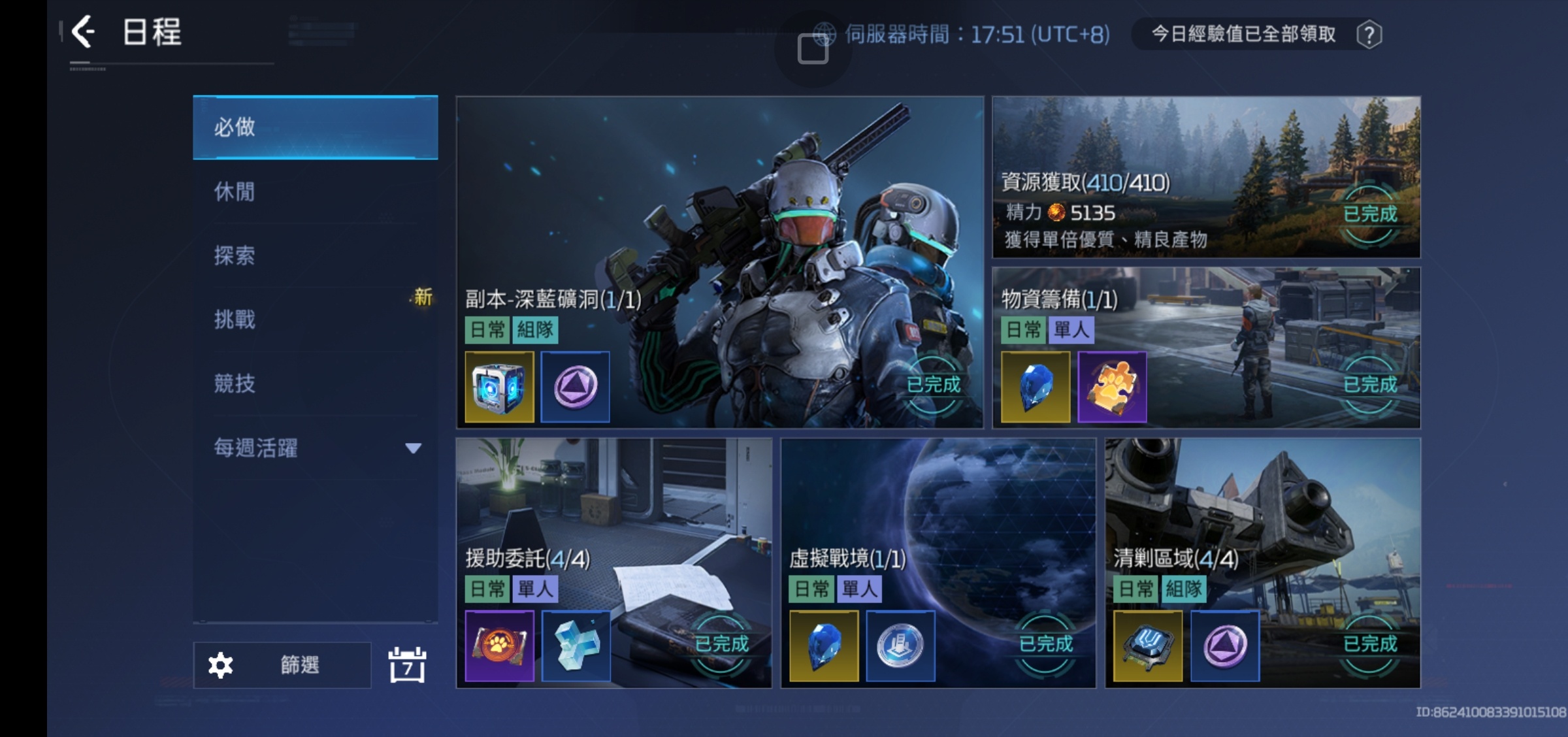Open the 探索 category
This screenshot has width=1568, height=737.
(315, 255)
